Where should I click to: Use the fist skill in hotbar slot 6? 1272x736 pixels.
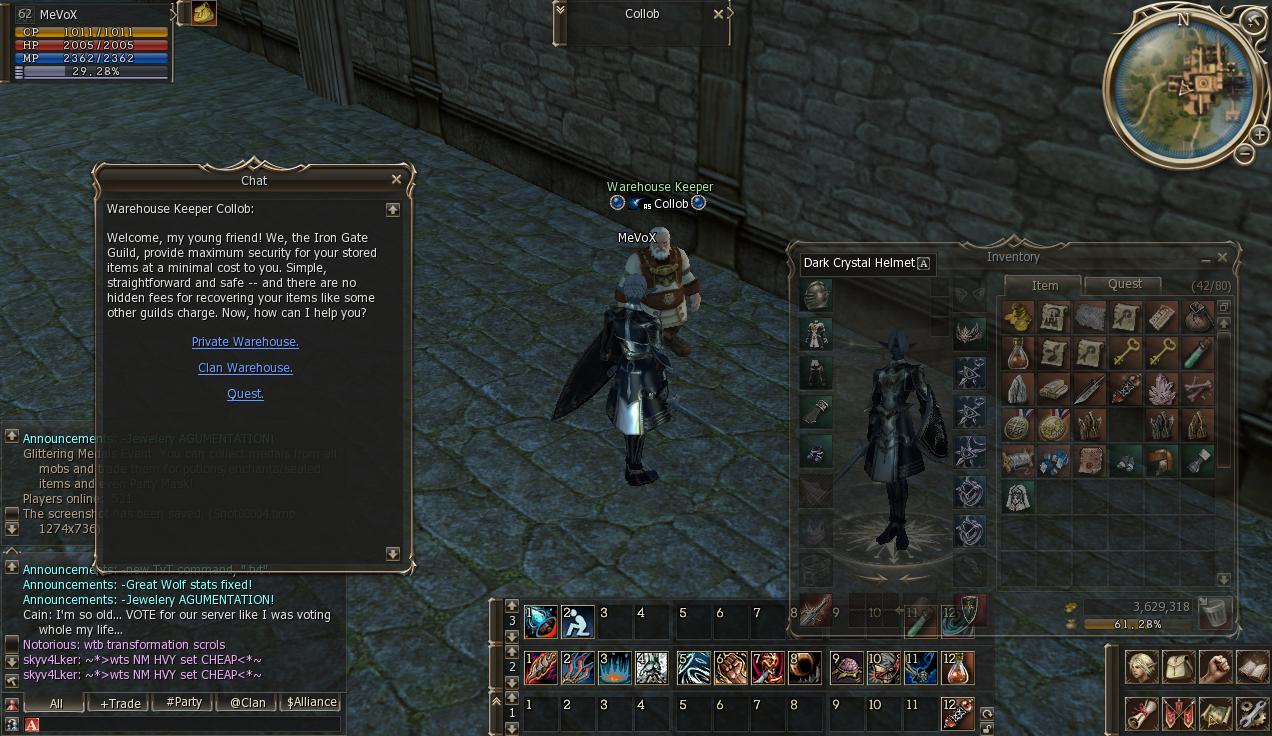731,668
